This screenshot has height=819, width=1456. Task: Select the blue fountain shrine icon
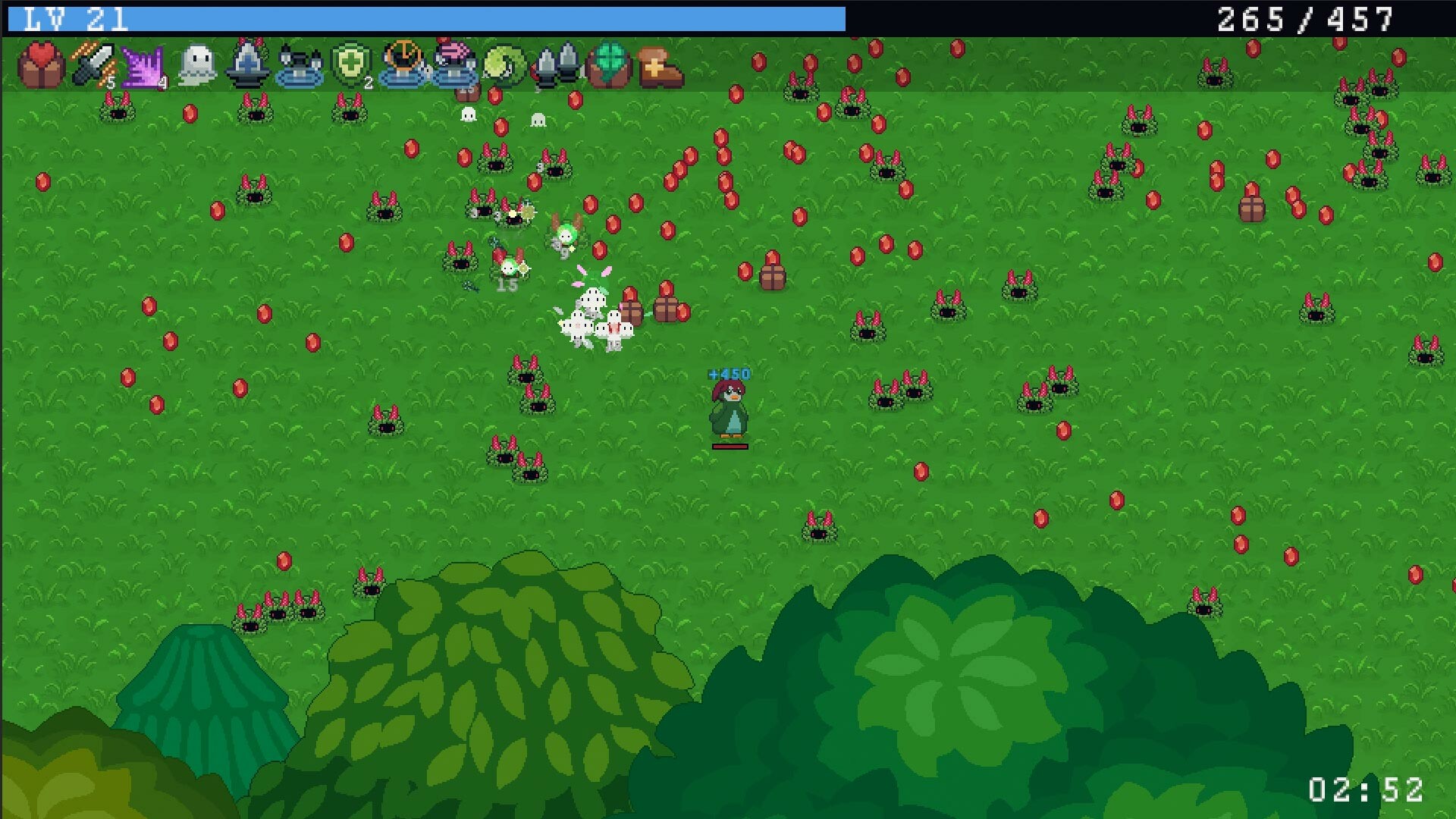pos(249,67)
